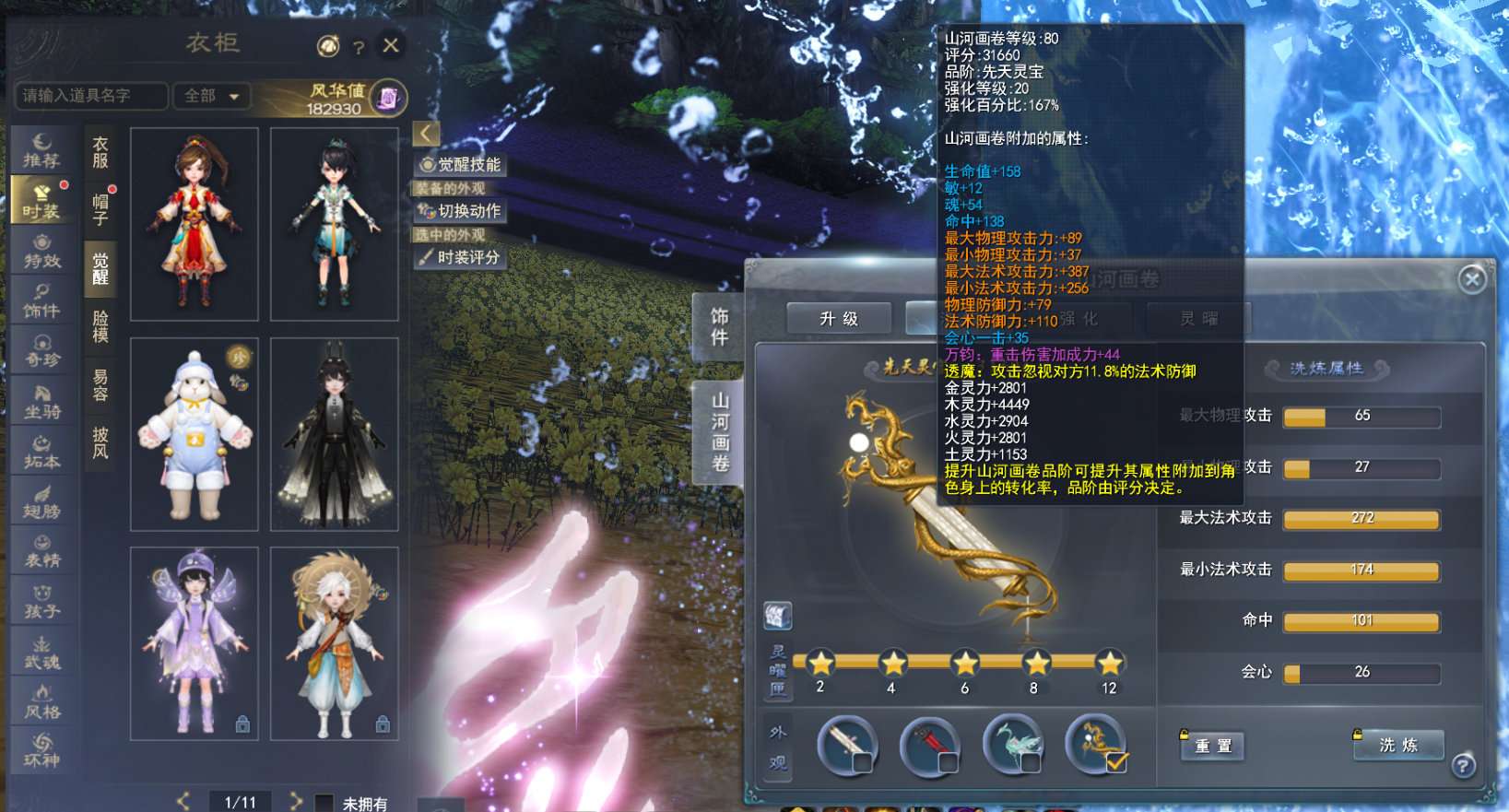The image size is (1509, 812).
Task: Switch to the 升级 tab
Action: coord(838,319)
